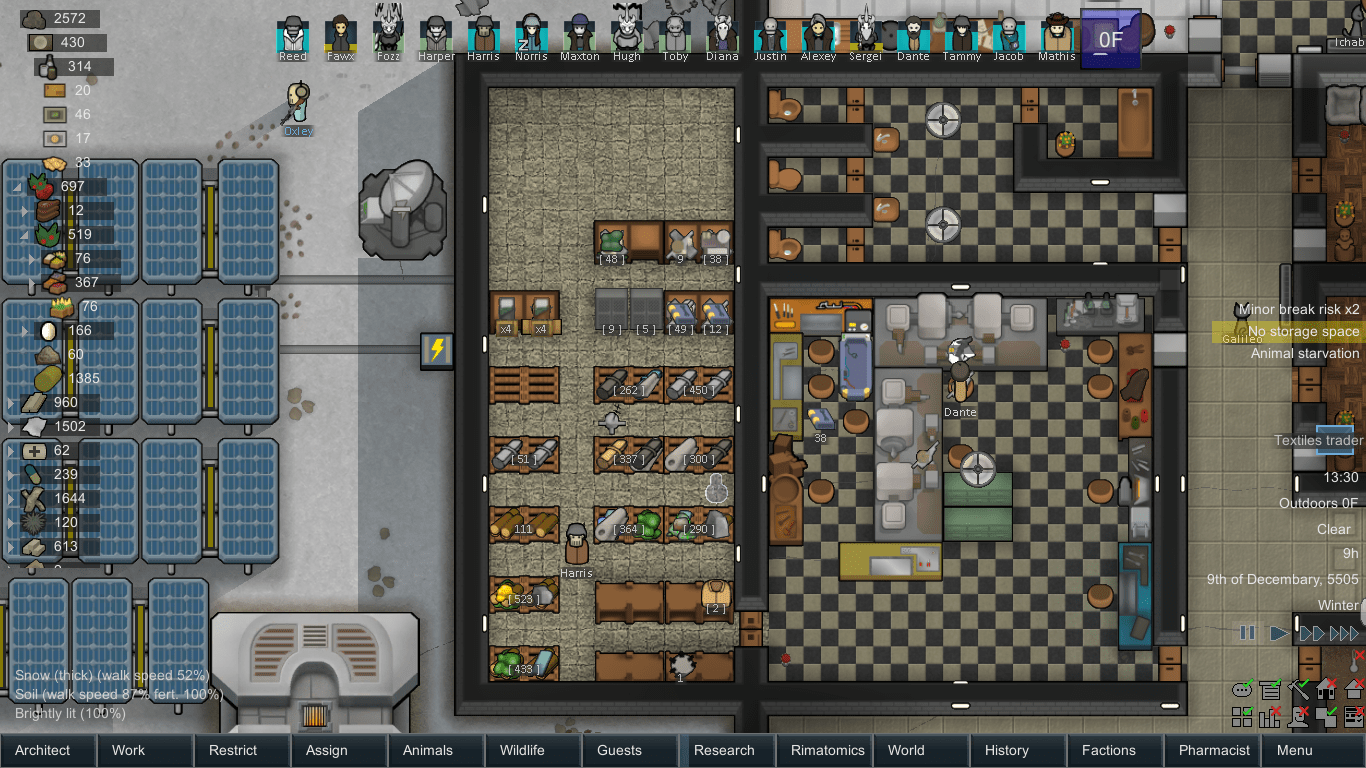
Task: Click the auto rebuild hammer icon
Action: click(1296, 690)
